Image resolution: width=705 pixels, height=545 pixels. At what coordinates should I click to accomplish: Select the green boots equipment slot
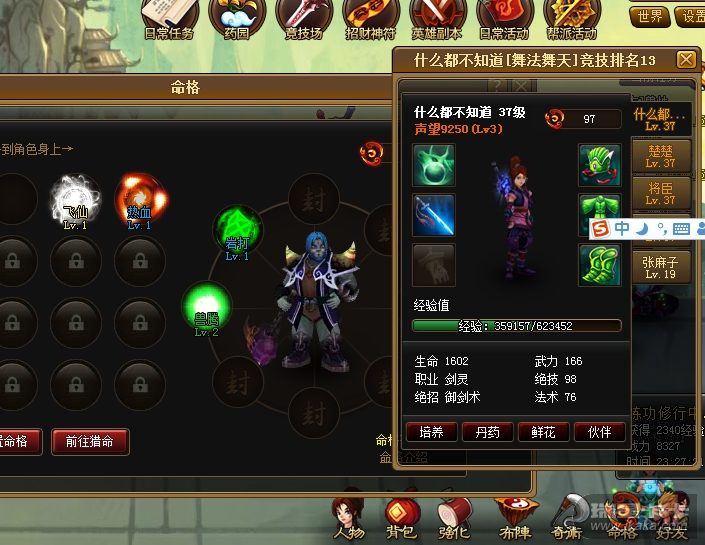[x=599, y=265]
